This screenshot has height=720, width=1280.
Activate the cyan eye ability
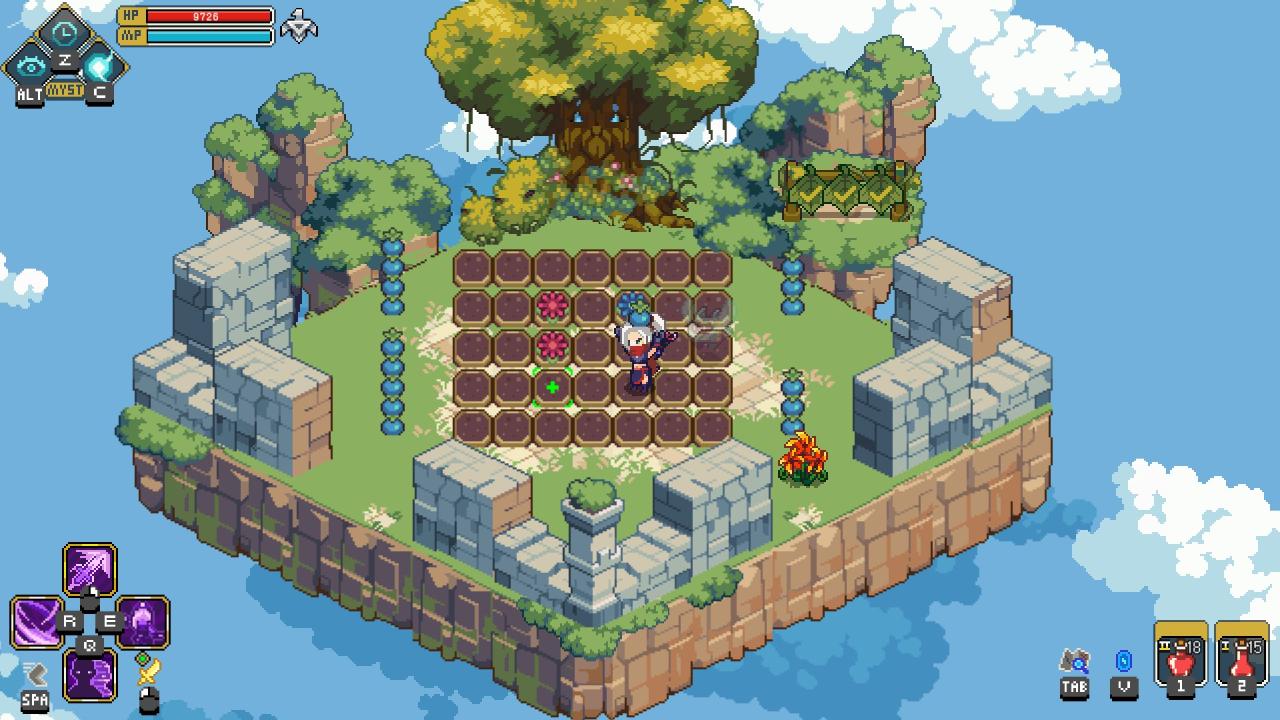(x=31, y=67)
